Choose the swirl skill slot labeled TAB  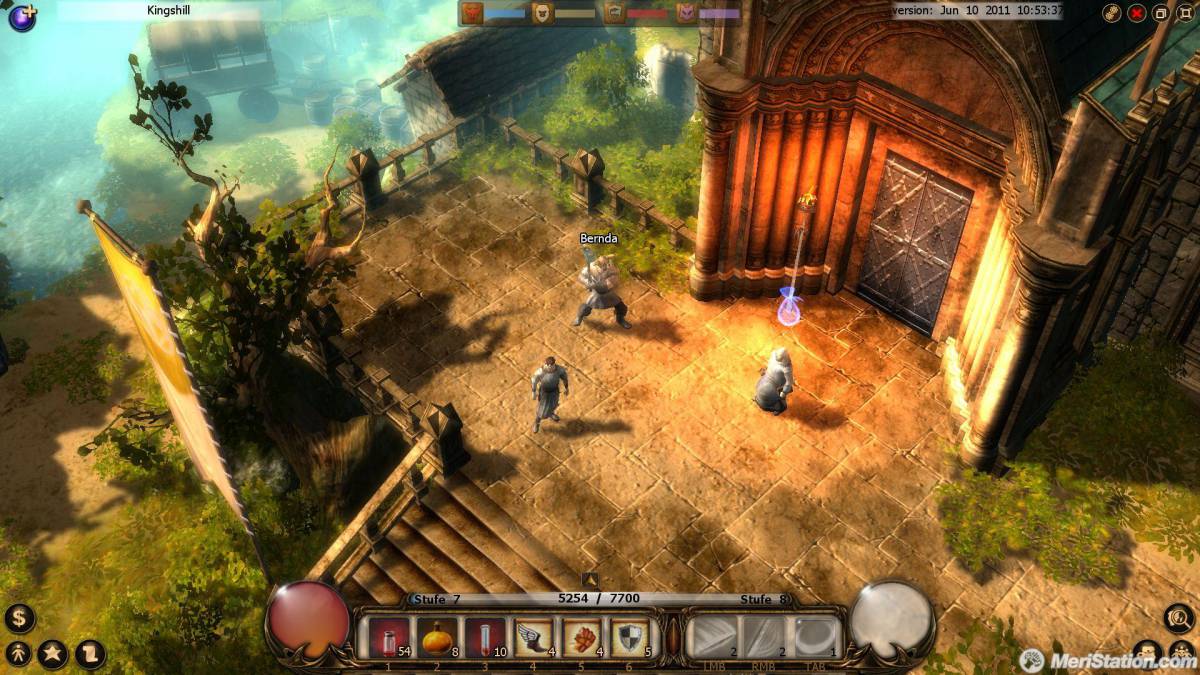pos(816,636)
